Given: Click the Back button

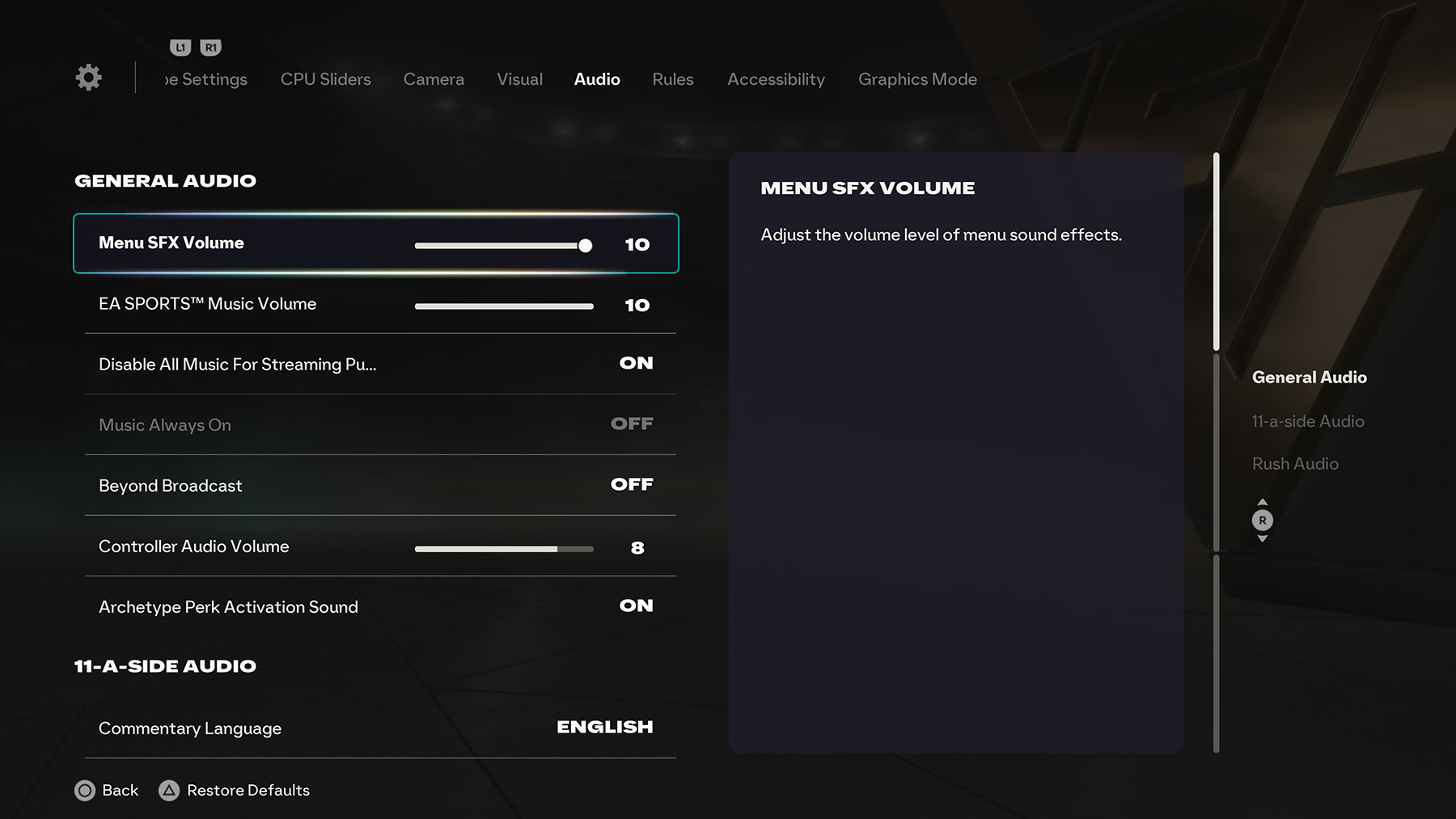Looking at the screenshot, I should (x=107, y=790).
